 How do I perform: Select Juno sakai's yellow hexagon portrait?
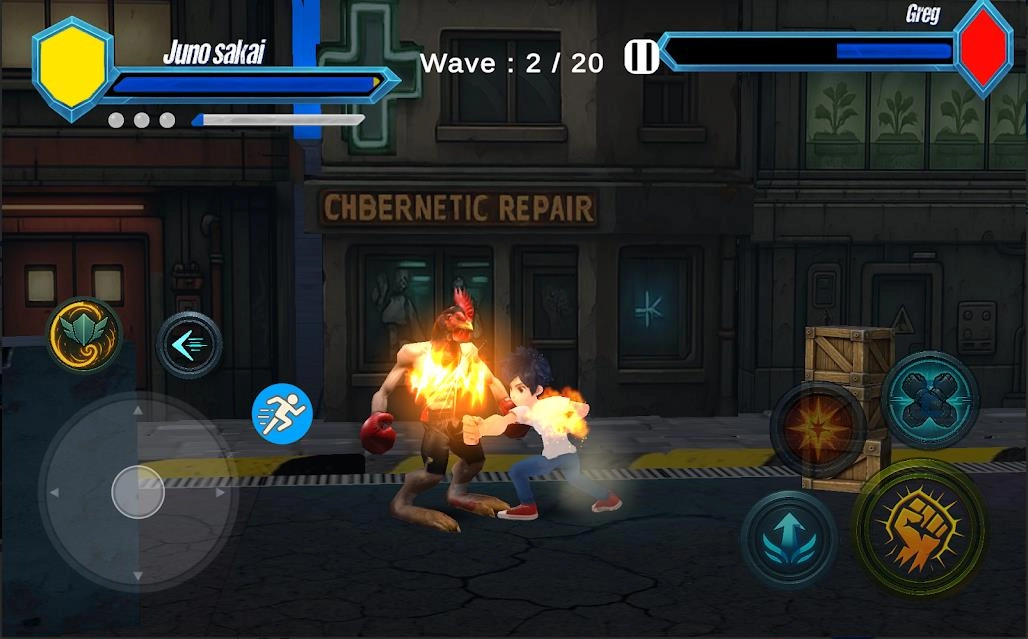[x=72, y=68]
